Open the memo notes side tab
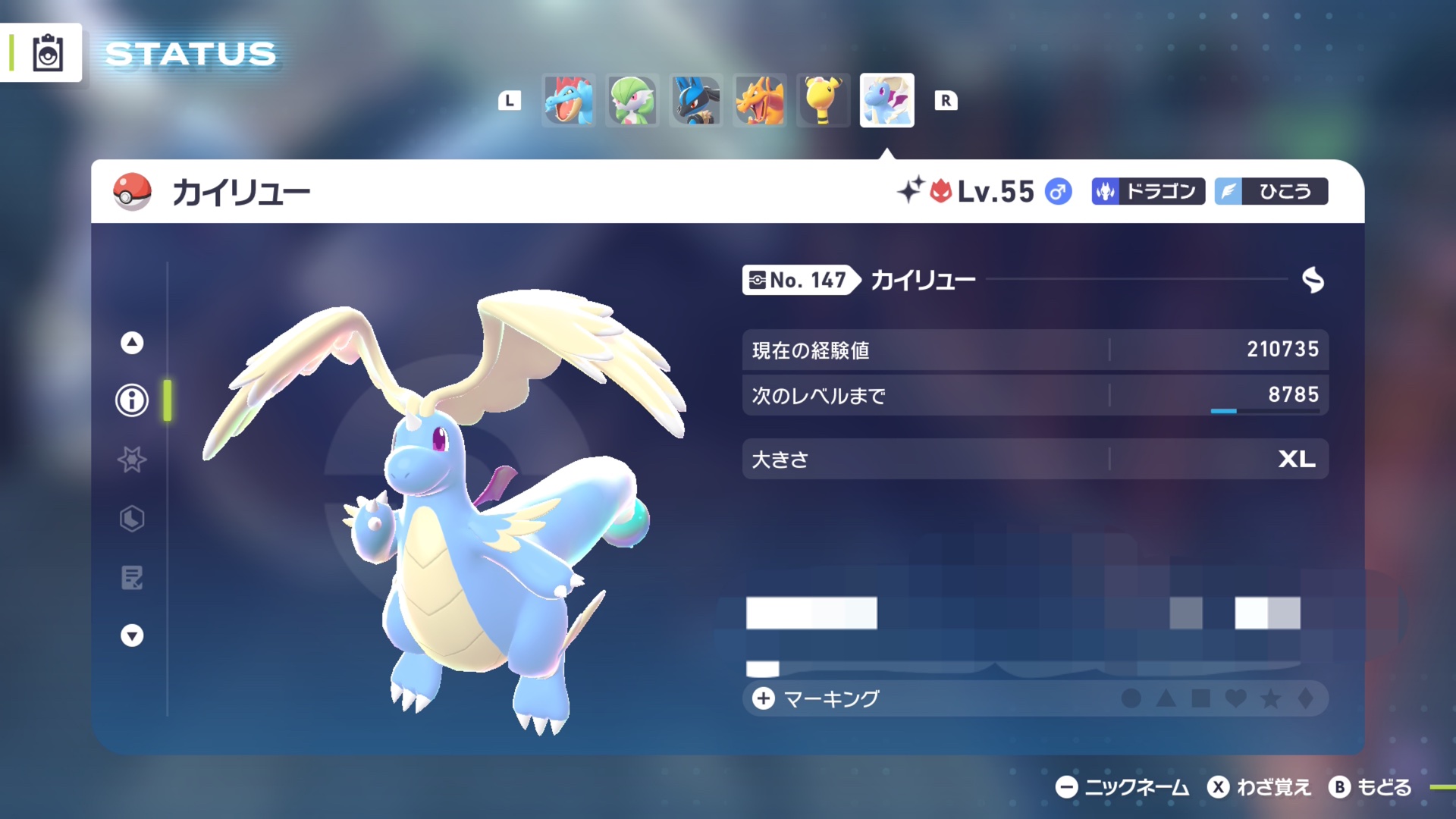1456x819 pixels. pyautogui.click(x=132, y=578)
